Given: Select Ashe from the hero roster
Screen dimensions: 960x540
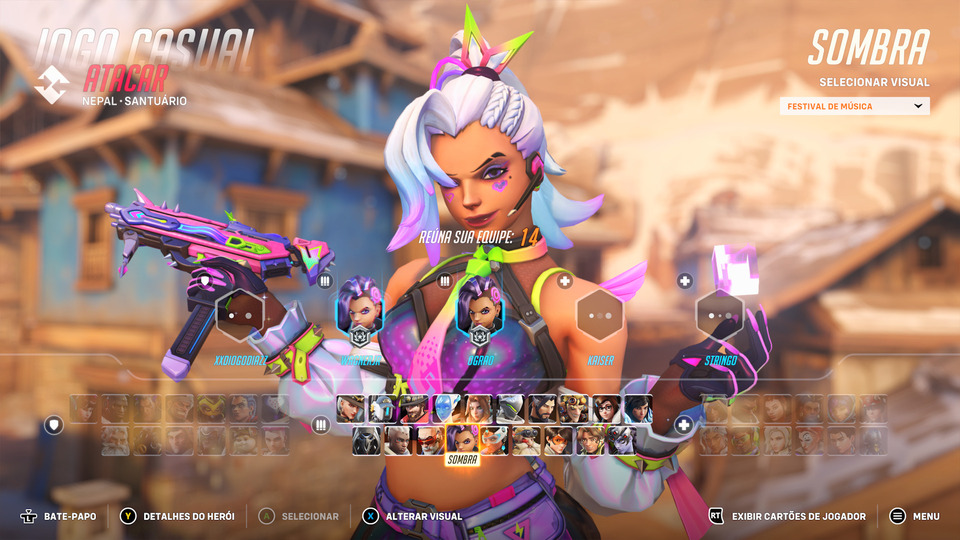Looking at the screenshot, I should (351, 409).
